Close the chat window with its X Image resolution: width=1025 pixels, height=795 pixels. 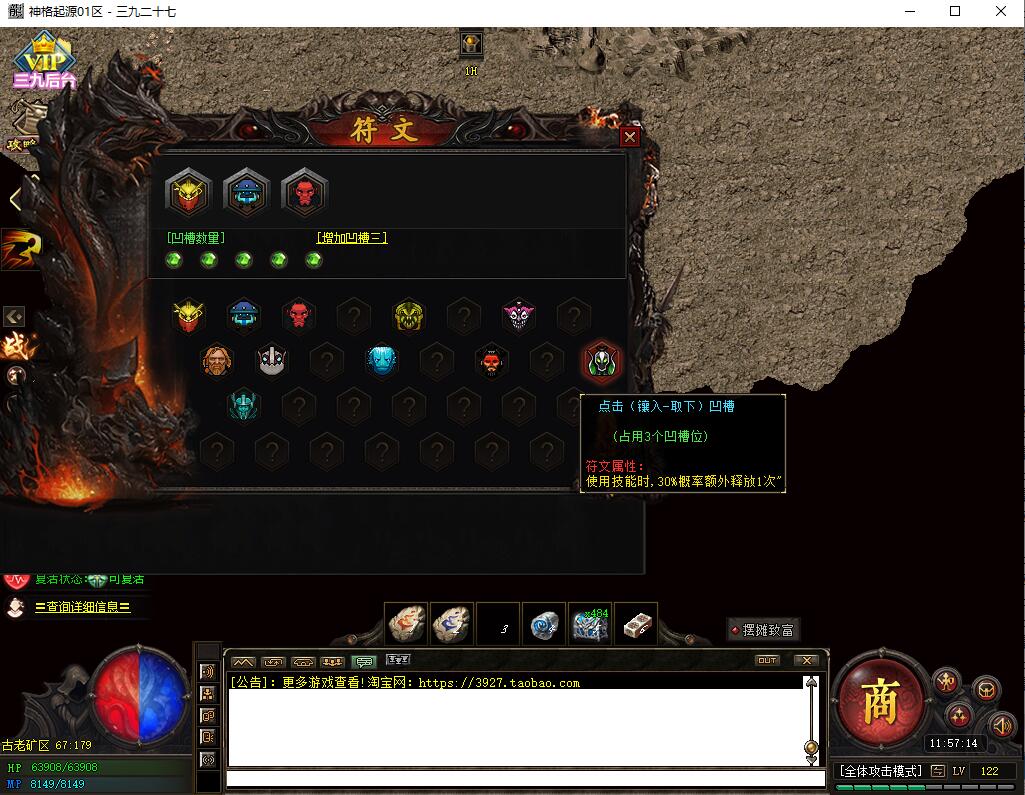[x=805, y=660]
